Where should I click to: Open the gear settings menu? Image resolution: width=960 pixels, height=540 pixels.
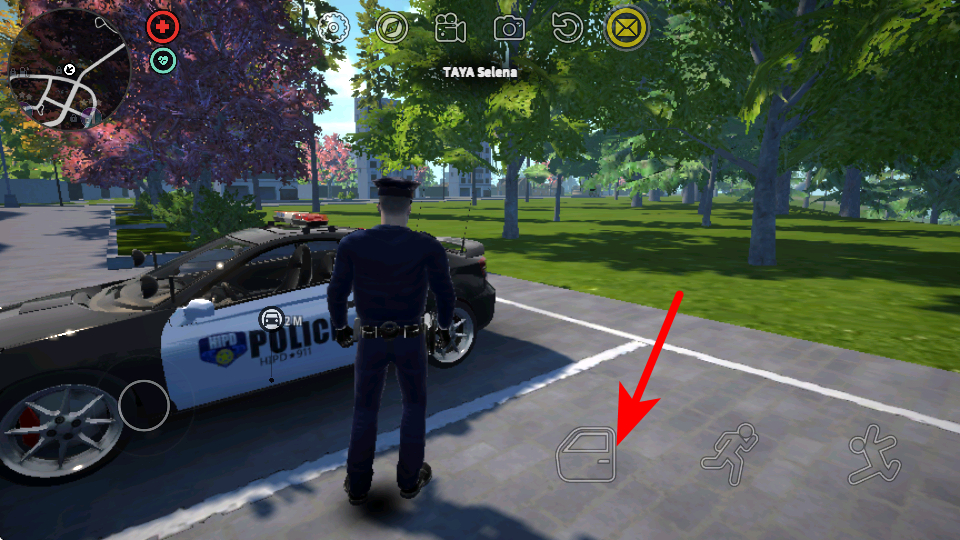coord(332,27)
